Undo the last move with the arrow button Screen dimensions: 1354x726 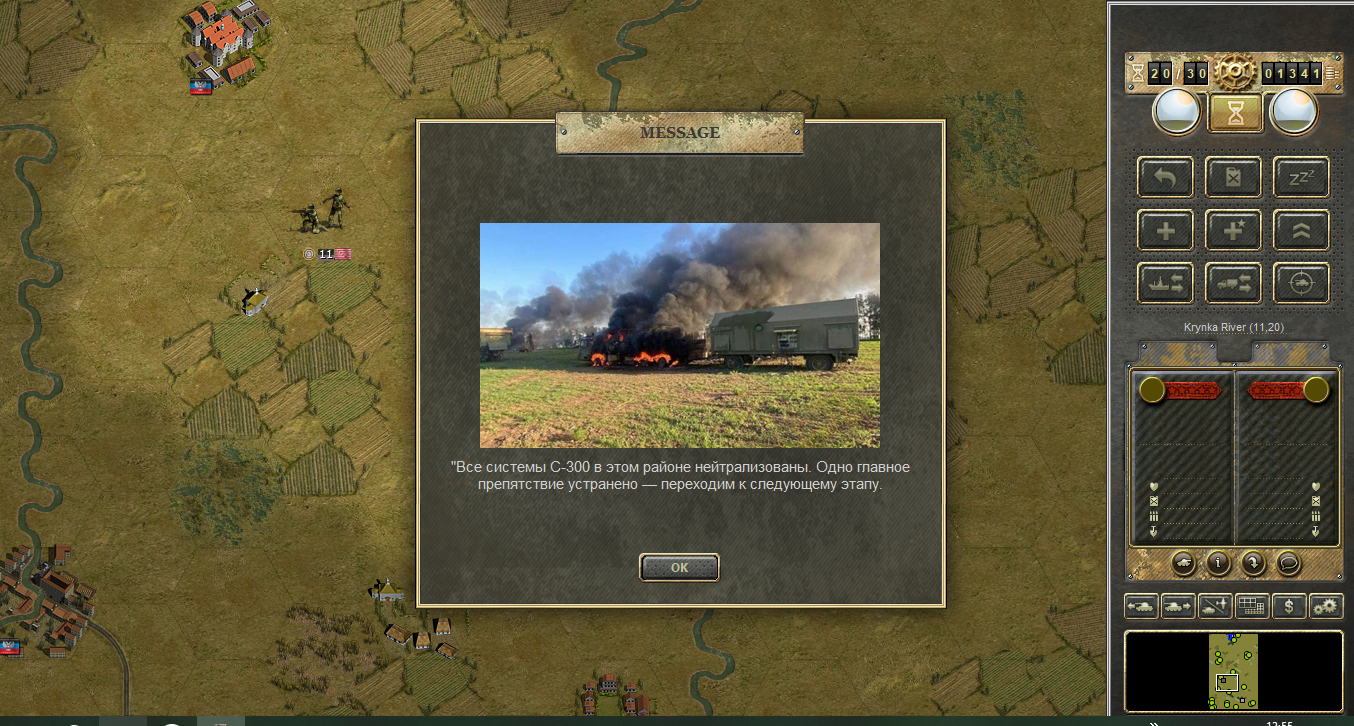1165,178
